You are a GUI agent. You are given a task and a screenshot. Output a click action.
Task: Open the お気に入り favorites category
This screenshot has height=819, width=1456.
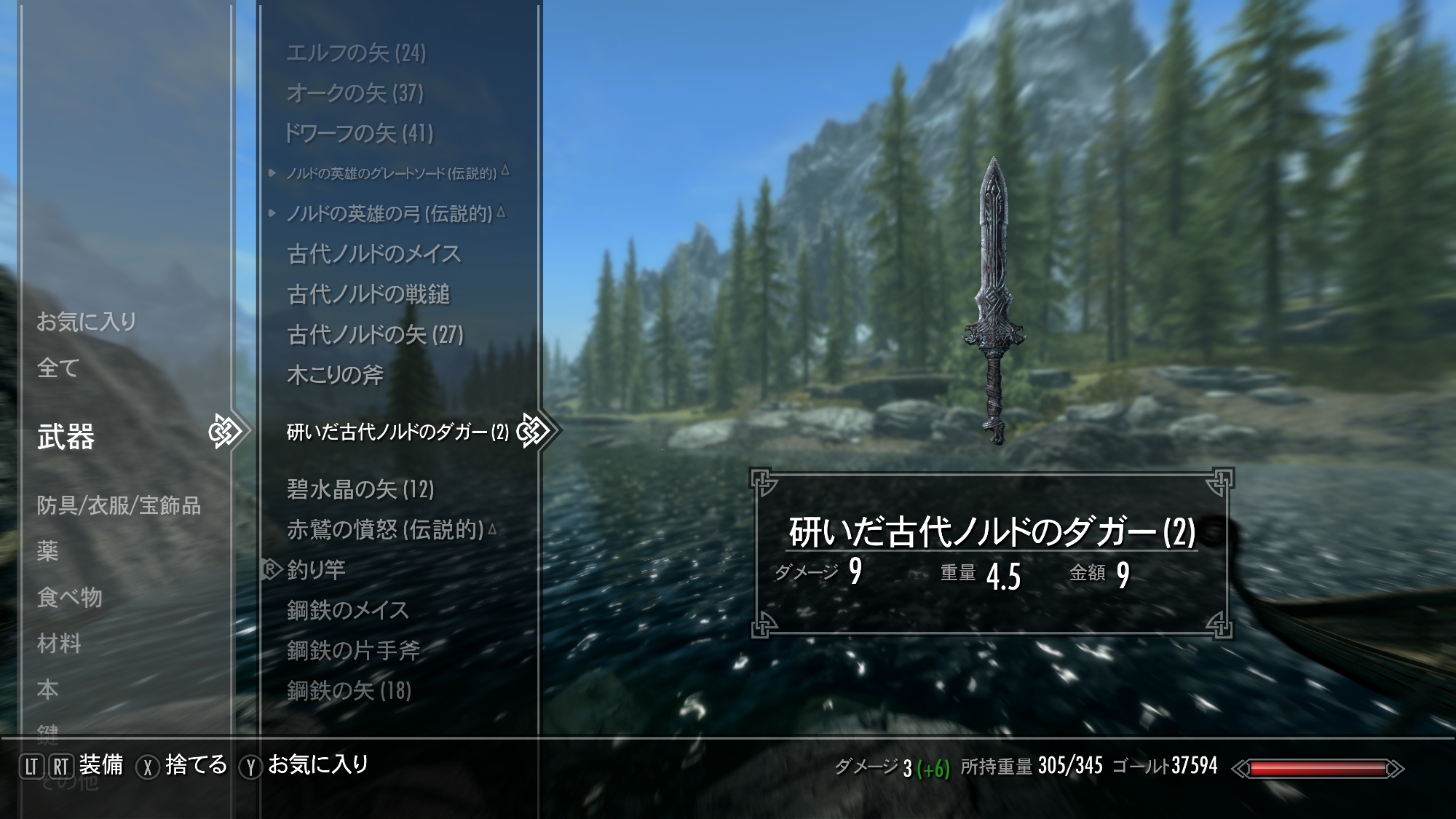coord(87,321)
